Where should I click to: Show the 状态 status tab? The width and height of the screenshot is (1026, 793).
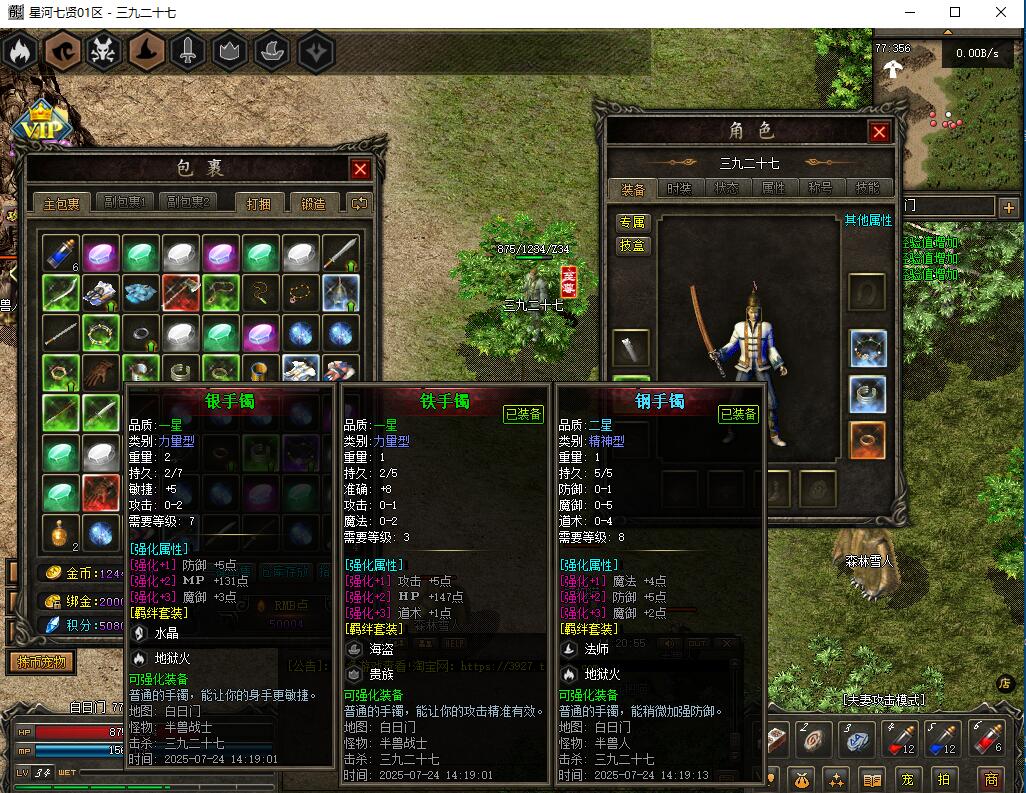click(x=727, y=188)
